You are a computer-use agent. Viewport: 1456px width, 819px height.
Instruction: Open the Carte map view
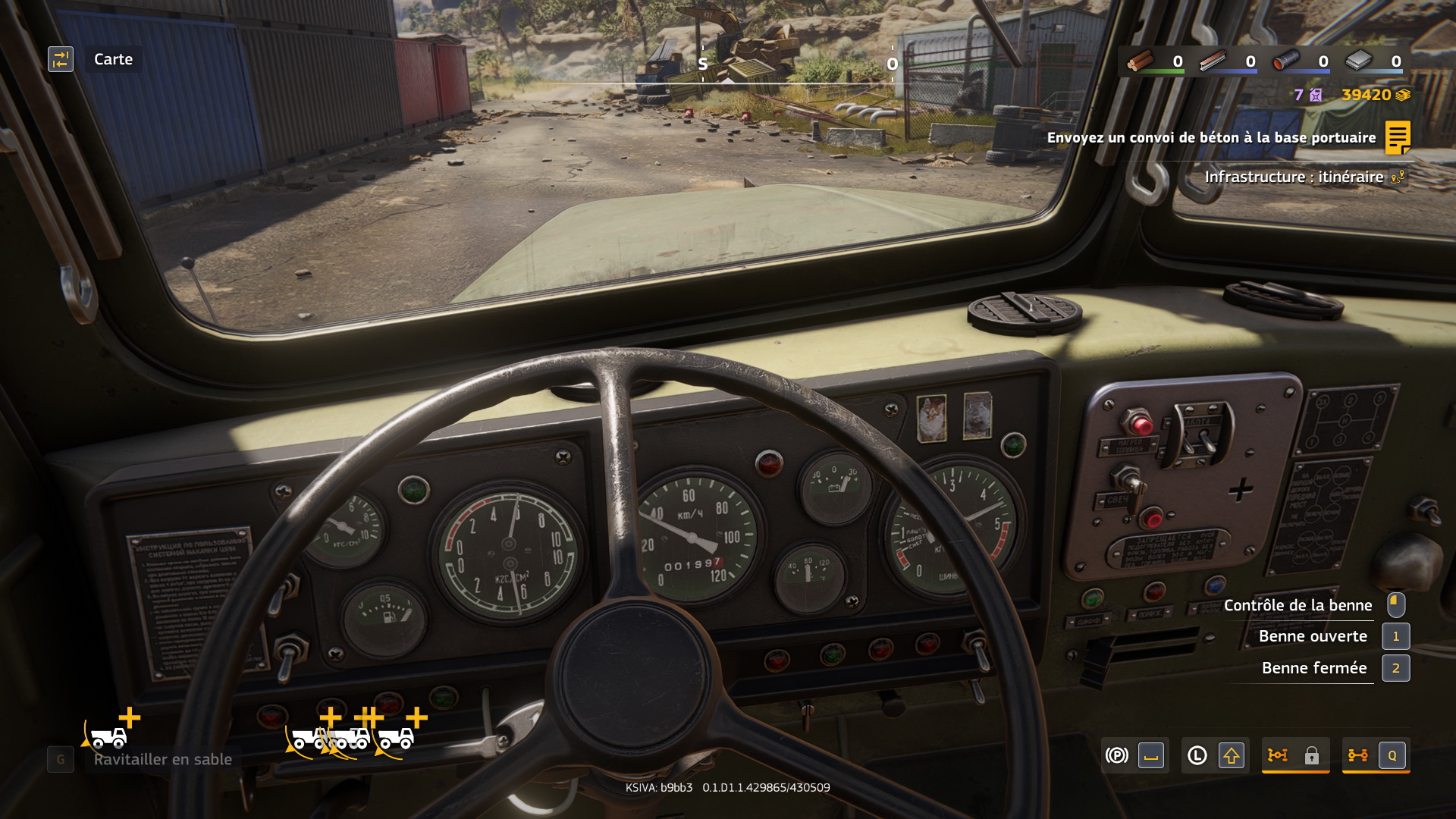[61, 59]
